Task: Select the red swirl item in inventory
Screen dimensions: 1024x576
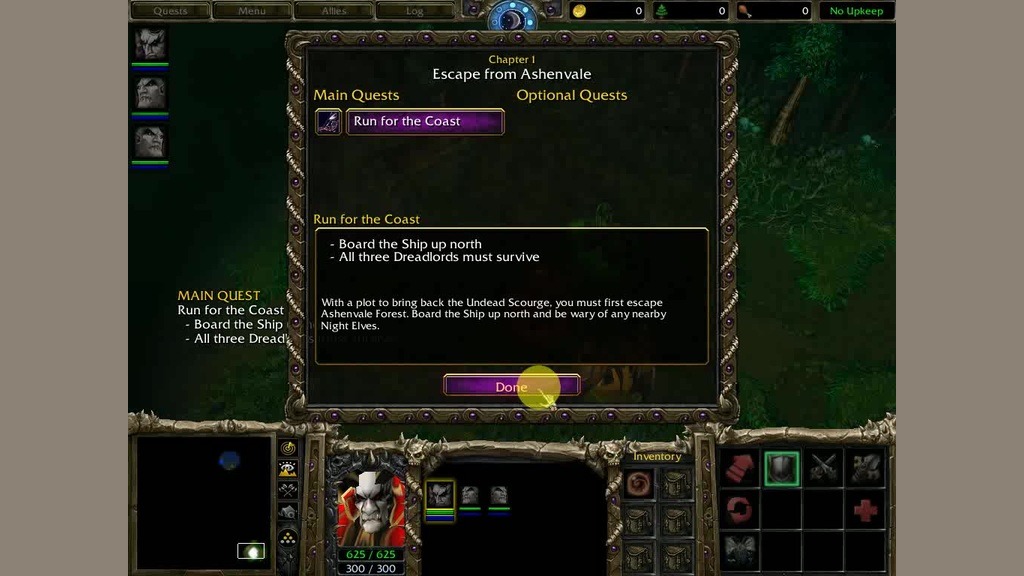Action: [639, 484]
